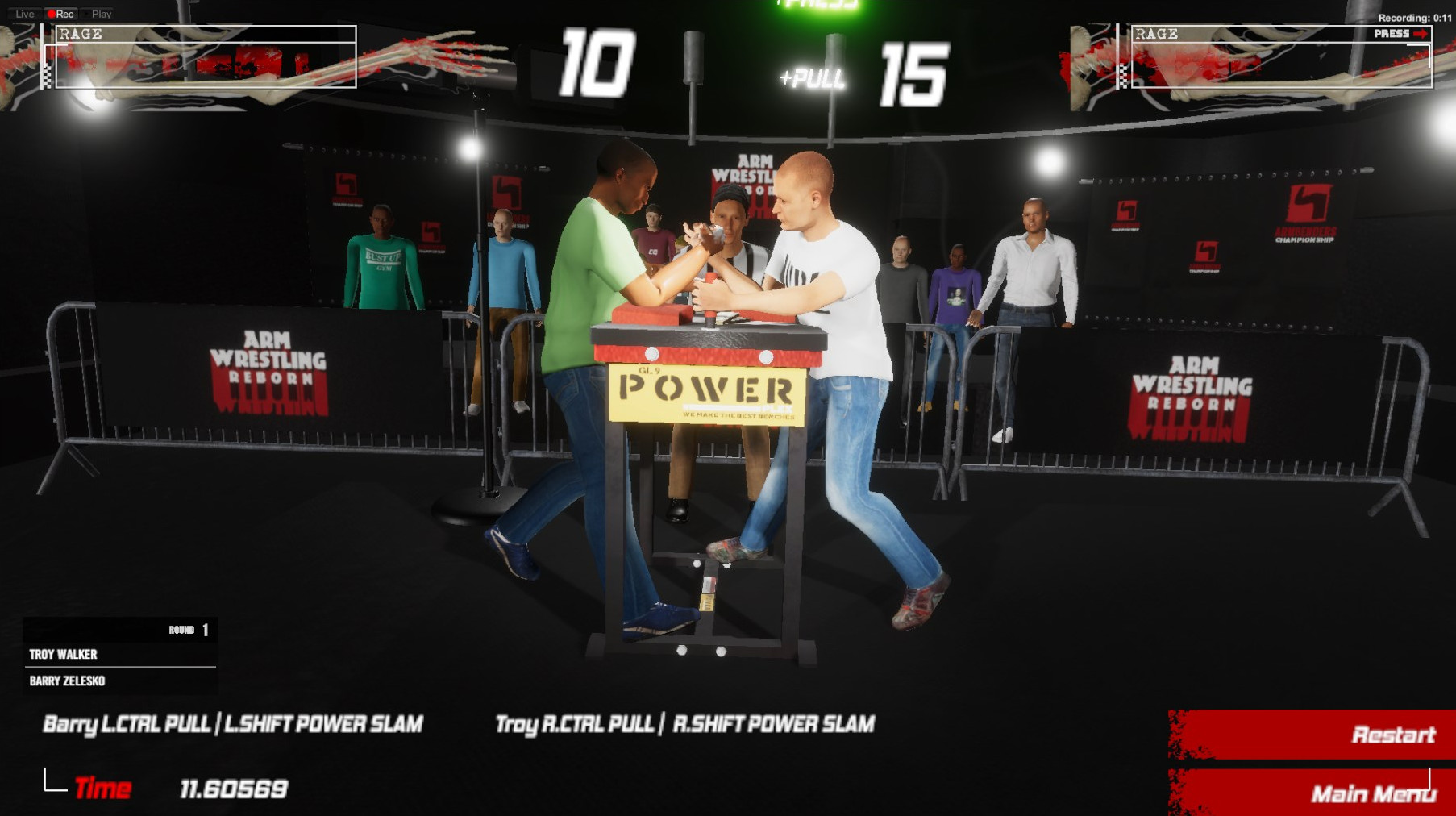Click the Barry L.CTRL PULL instruction text
Viewport: 1456px width, 816px height.
[234, 724]
